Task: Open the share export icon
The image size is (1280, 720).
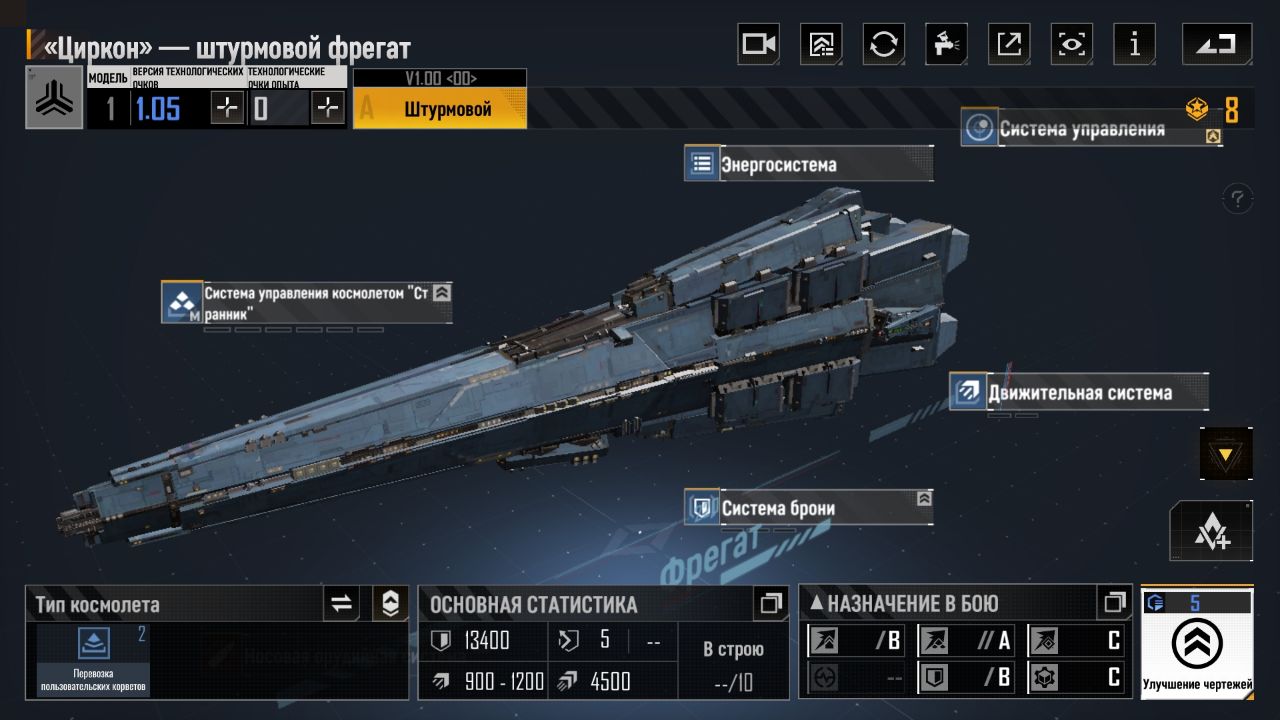Action: 1009,44
